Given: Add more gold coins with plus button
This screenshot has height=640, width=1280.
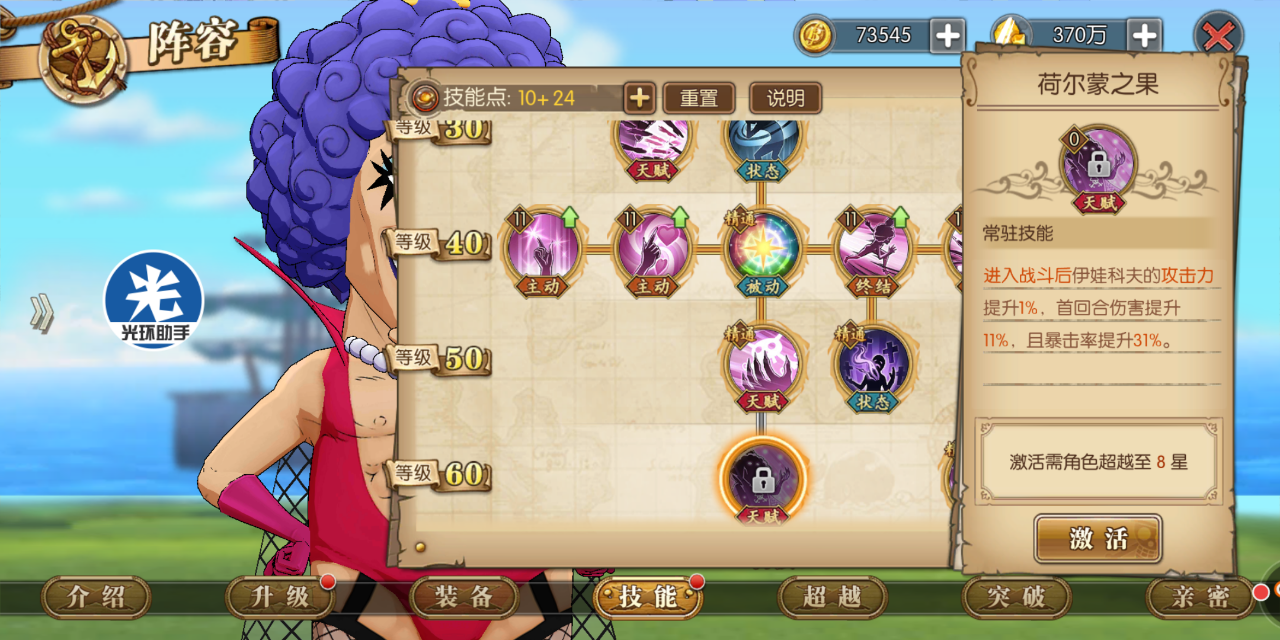Looking at the screenshot, I should pyautogui.click(x=946, y=36).
